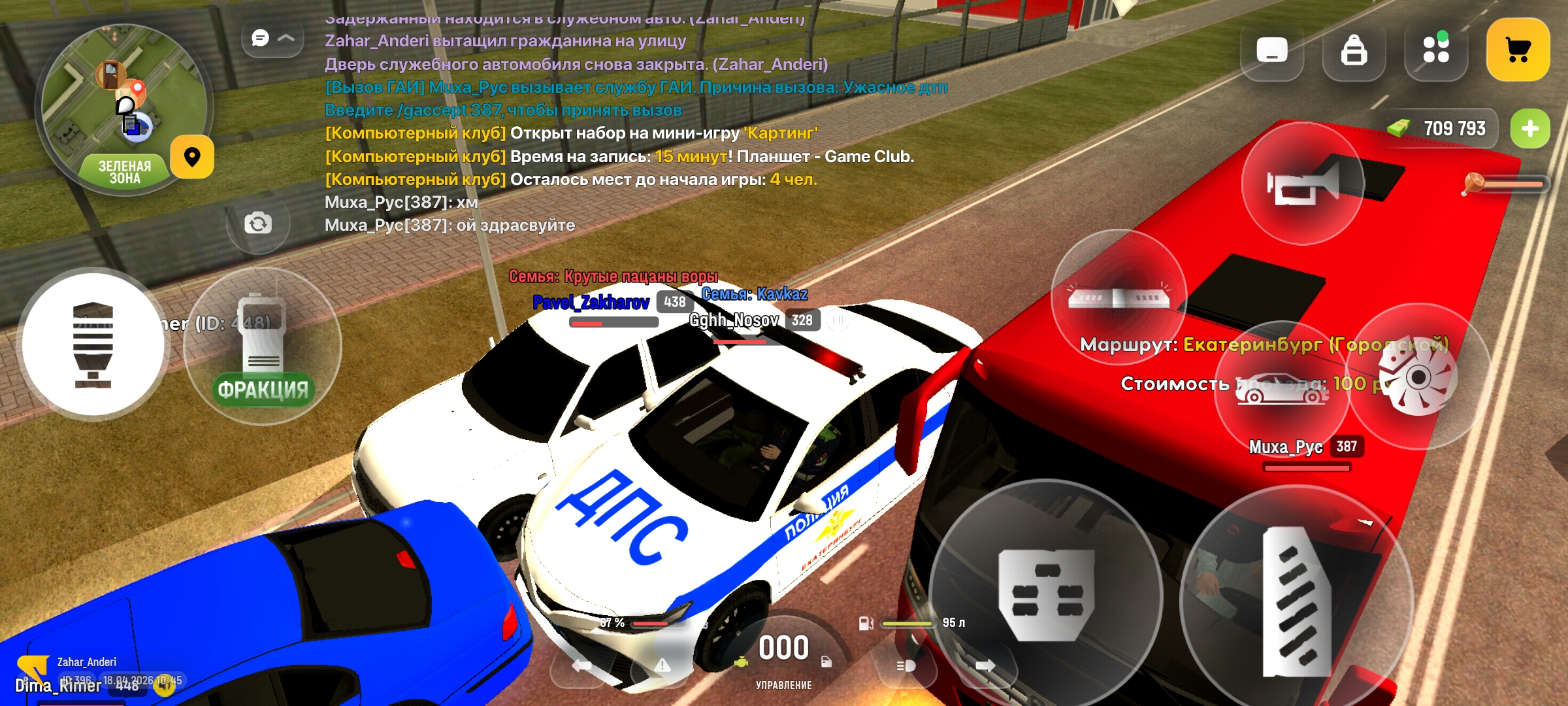The width and height of the screenshot is (1568, 706).
Task: Tap the yellow map pin button
Action: click(192, 157)
